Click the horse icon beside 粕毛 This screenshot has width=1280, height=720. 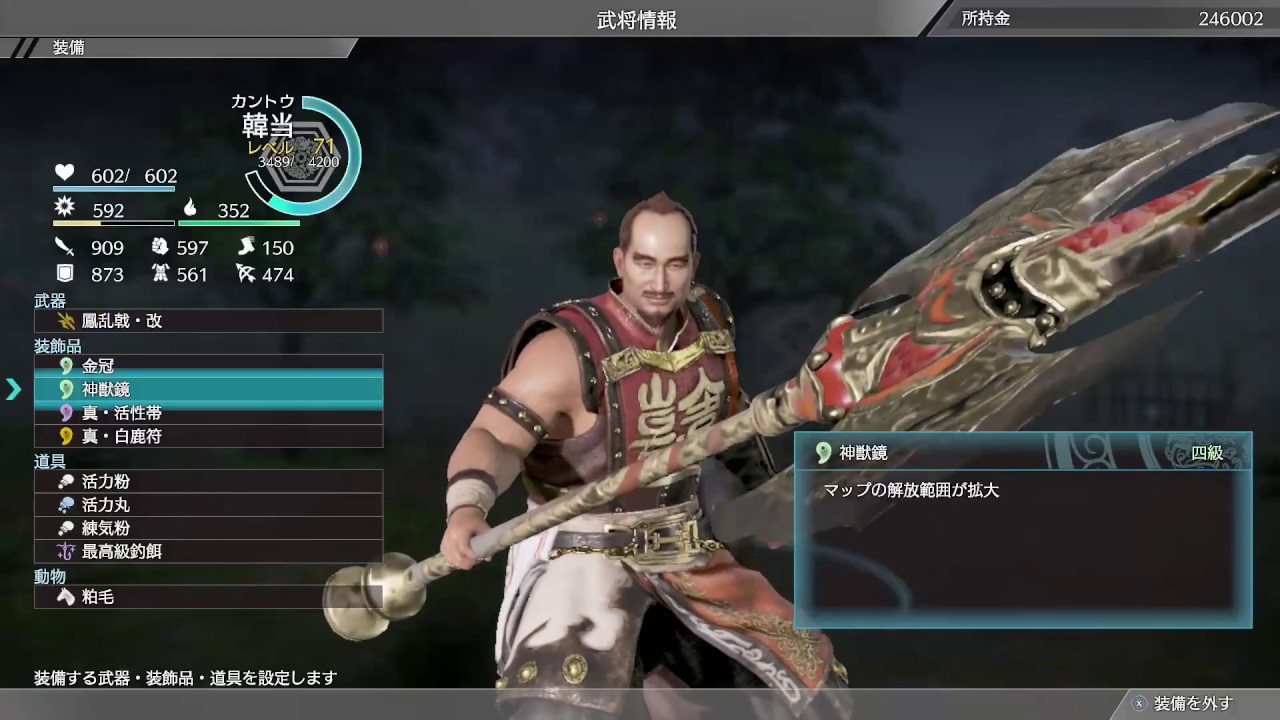click(x=64, y=597)
